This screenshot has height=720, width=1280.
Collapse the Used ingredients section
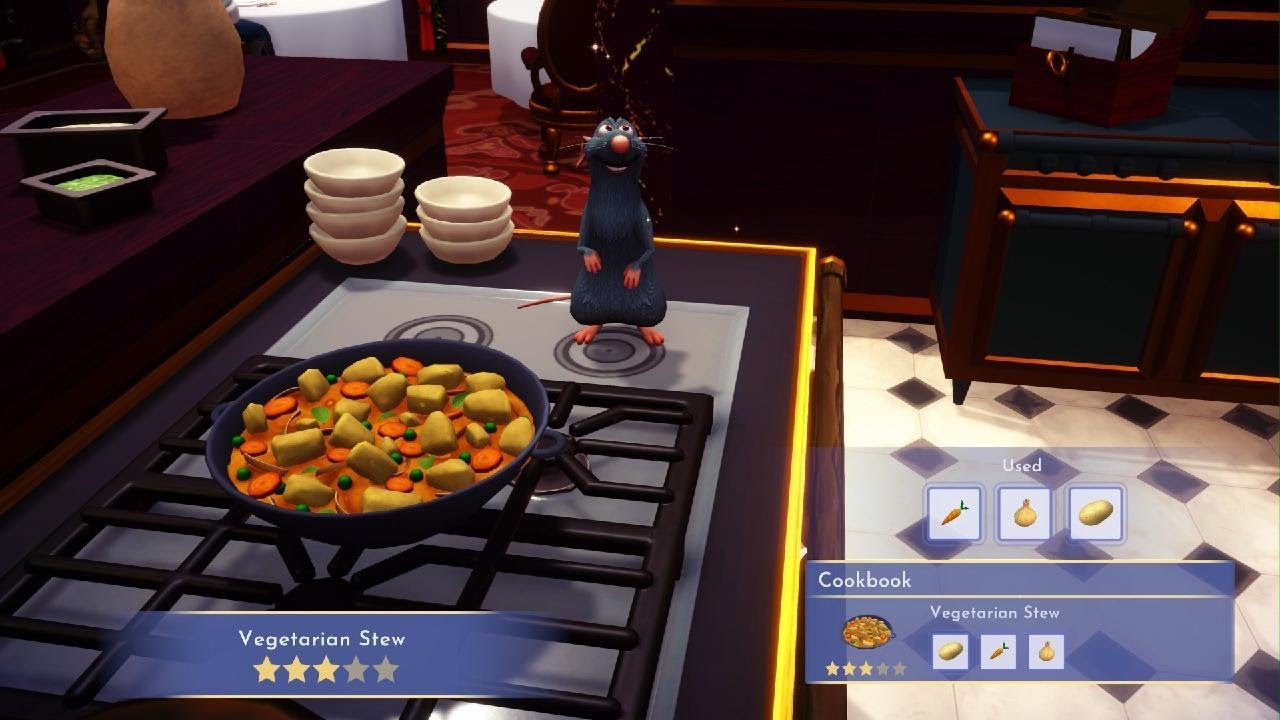pyautogui.click(x=1020, y=465)
